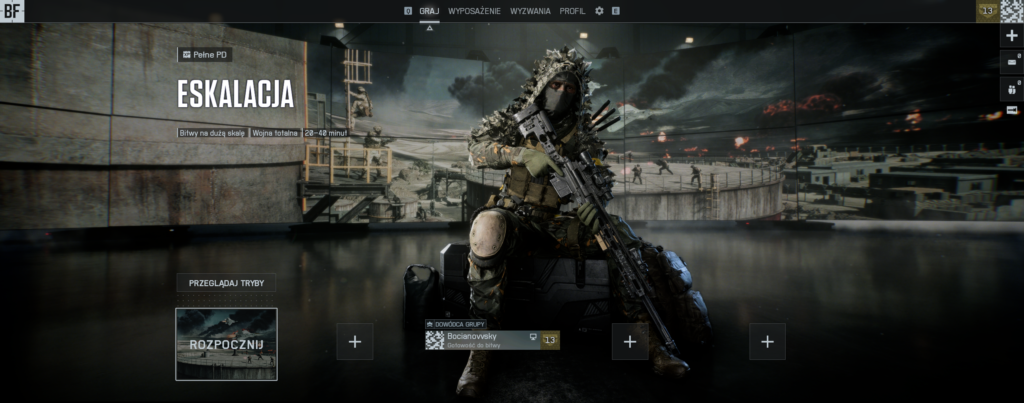The height and width of the screenshot is (403, 1024).
Task: Select the Pełne PD tag above Eskalacja
Action: tap(204, 54)
